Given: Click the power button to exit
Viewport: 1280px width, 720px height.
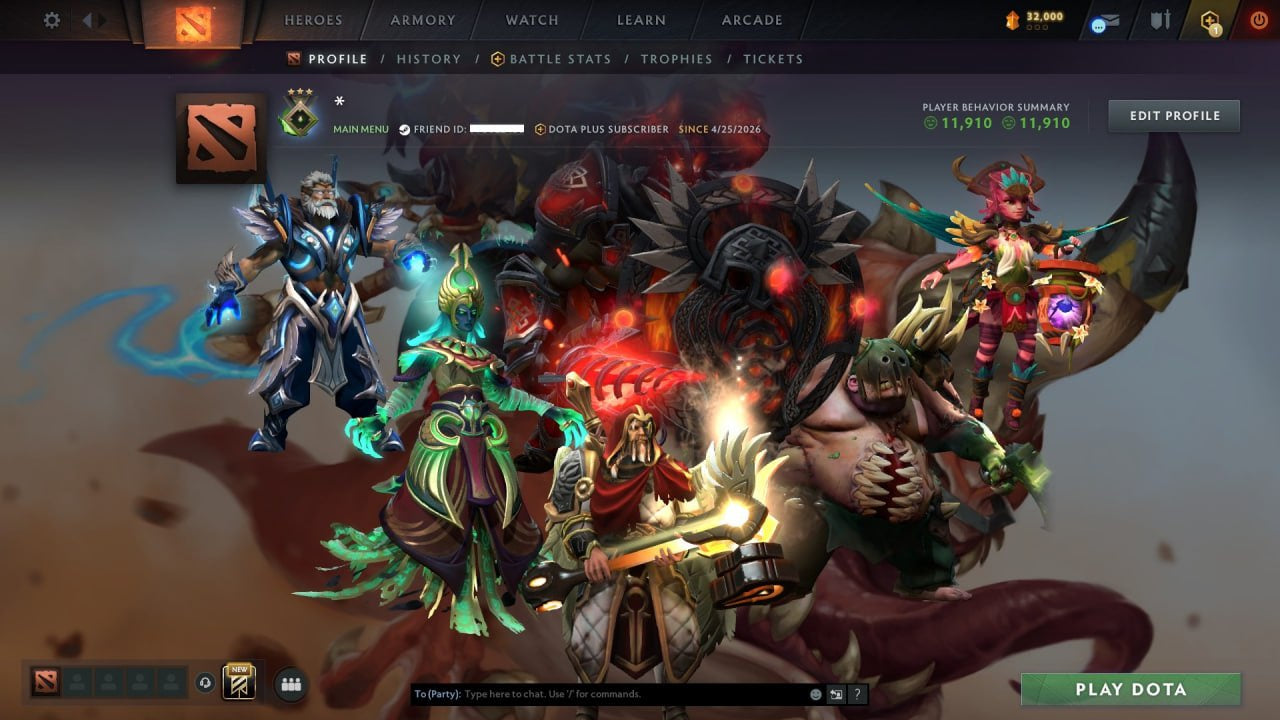Looking at the screenshot, I should (x=1259, y=19).
